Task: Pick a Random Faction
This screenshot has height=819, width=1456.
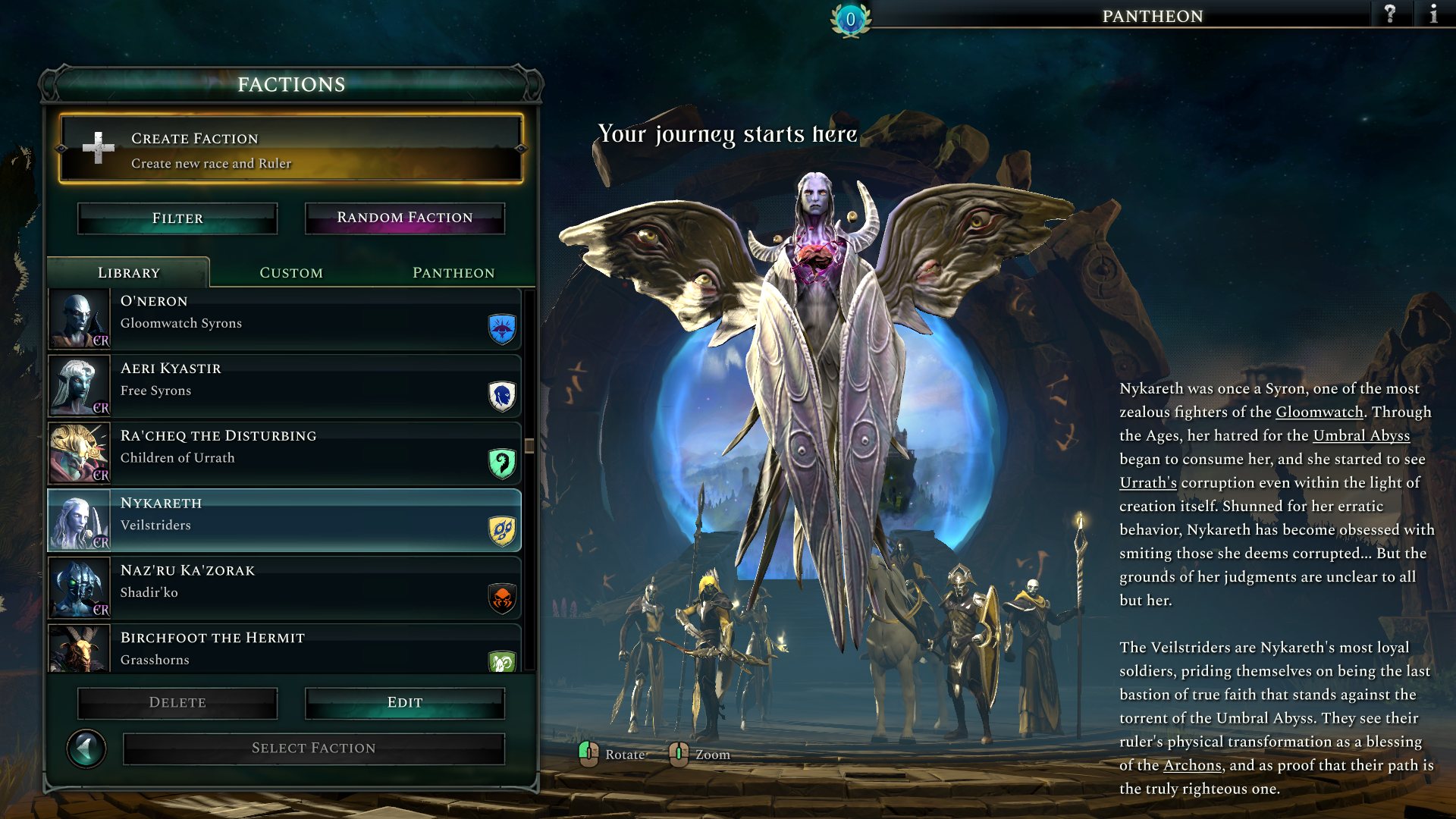Action: click(x=405, y=218)
